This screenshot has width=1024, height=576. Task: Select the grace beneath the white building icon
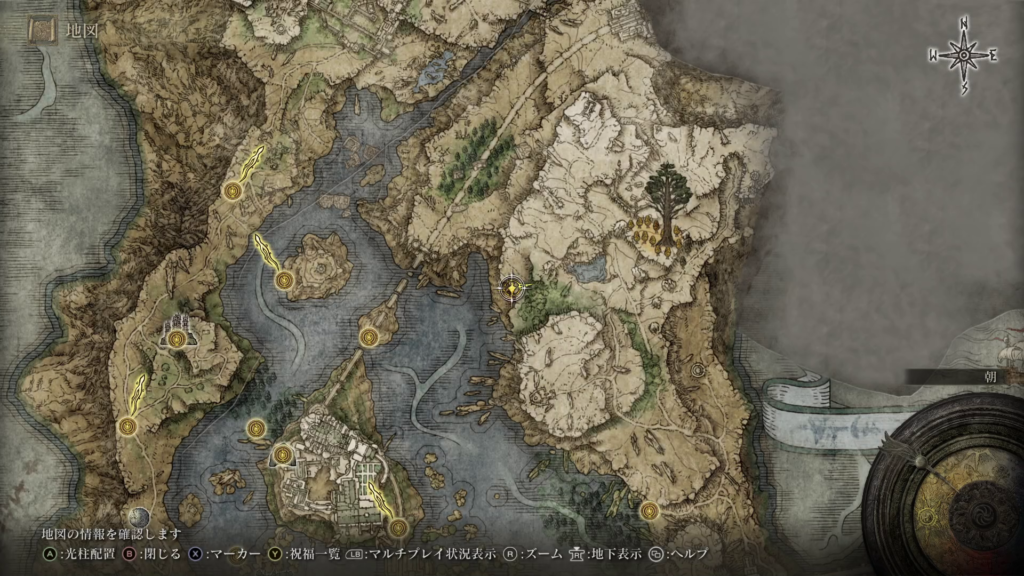pyautogui.click(x=177, y=340)
